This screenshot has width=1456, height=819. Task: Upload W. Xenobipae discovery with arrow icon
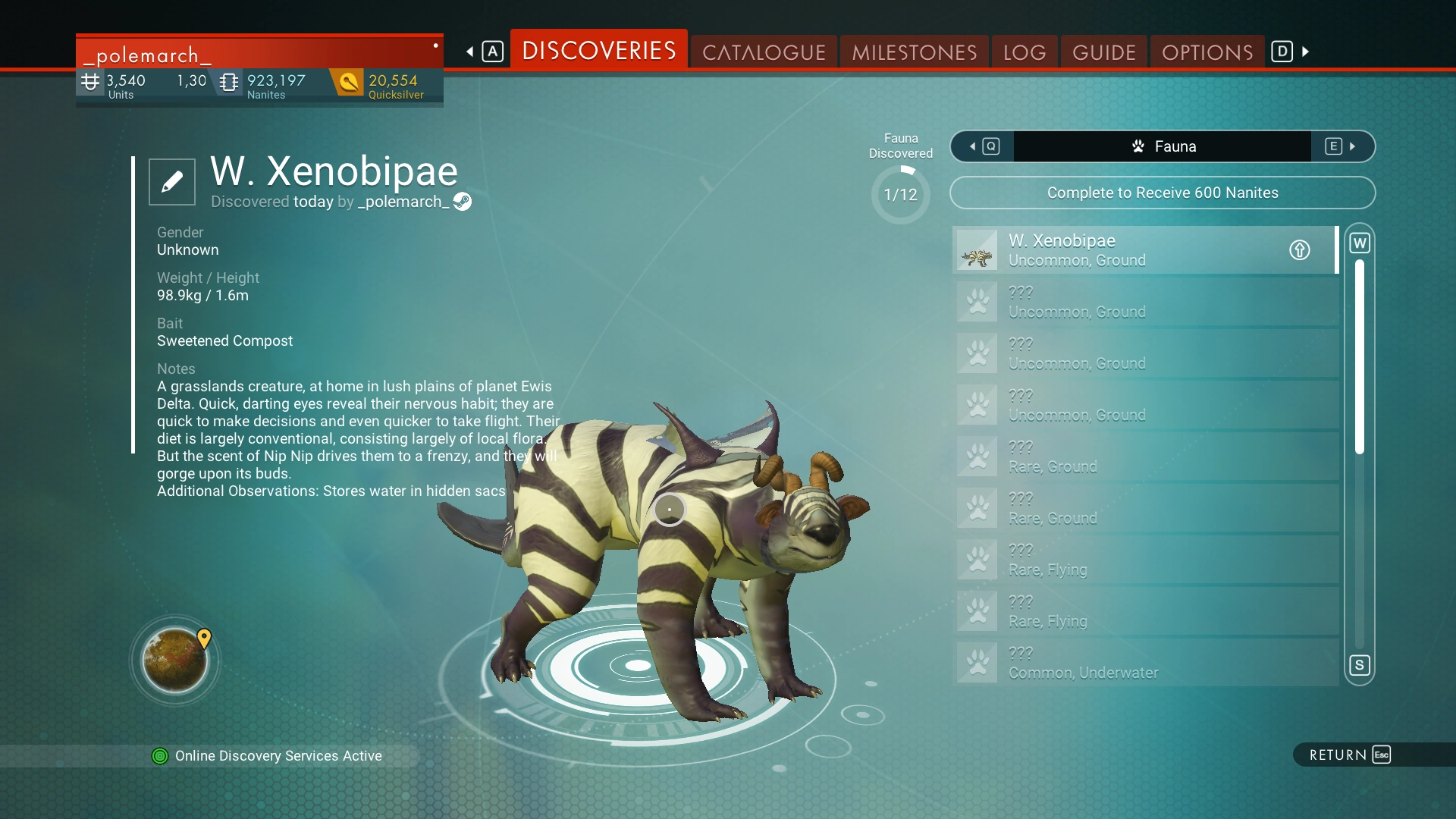(1299, 250)
